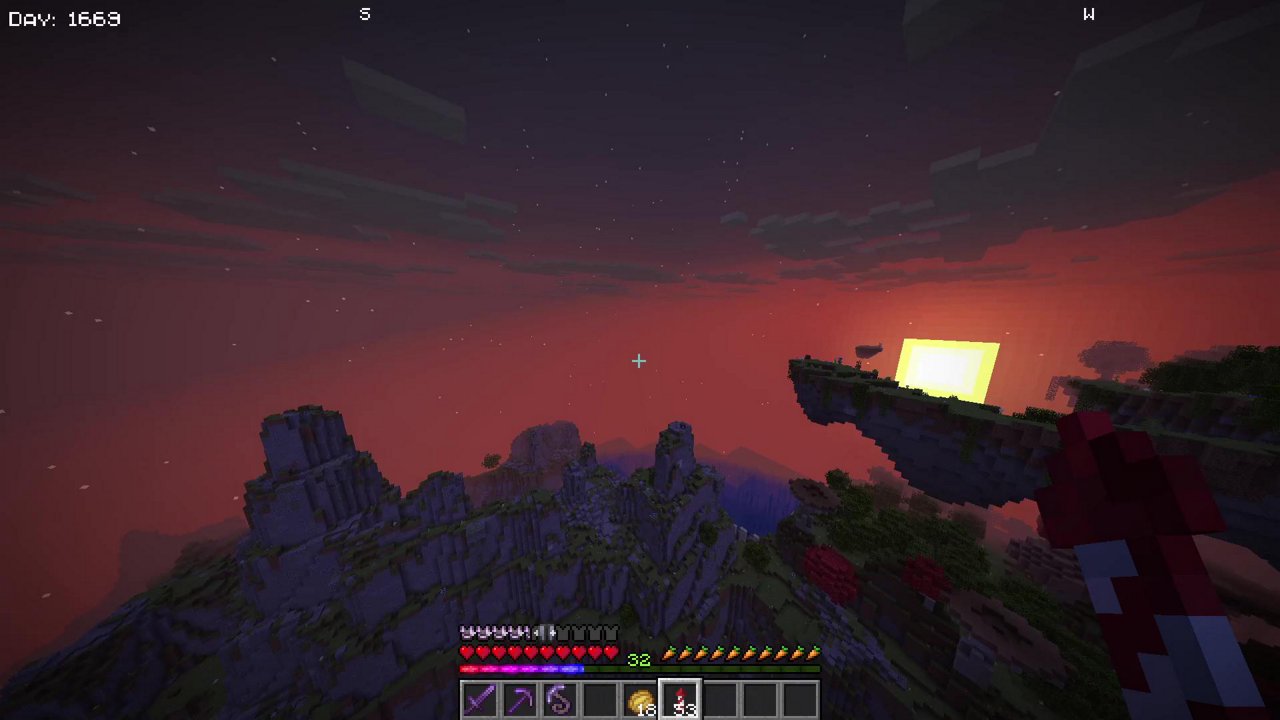Viewport: 1280px width, 720px height.
Task: Select the enchanted fishing rod in slot 3
Action: [560, 699]
